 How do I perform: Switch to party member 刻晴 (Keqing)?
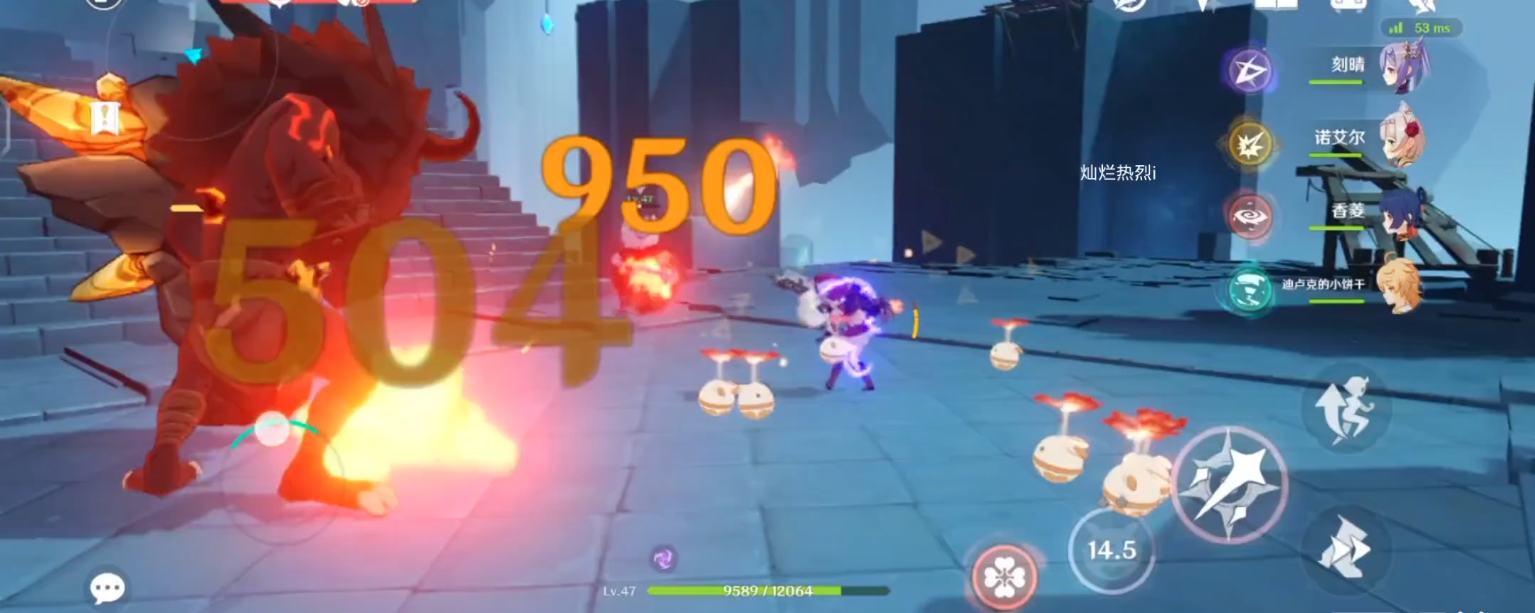pyautogui.click(x=1400, y=67)
